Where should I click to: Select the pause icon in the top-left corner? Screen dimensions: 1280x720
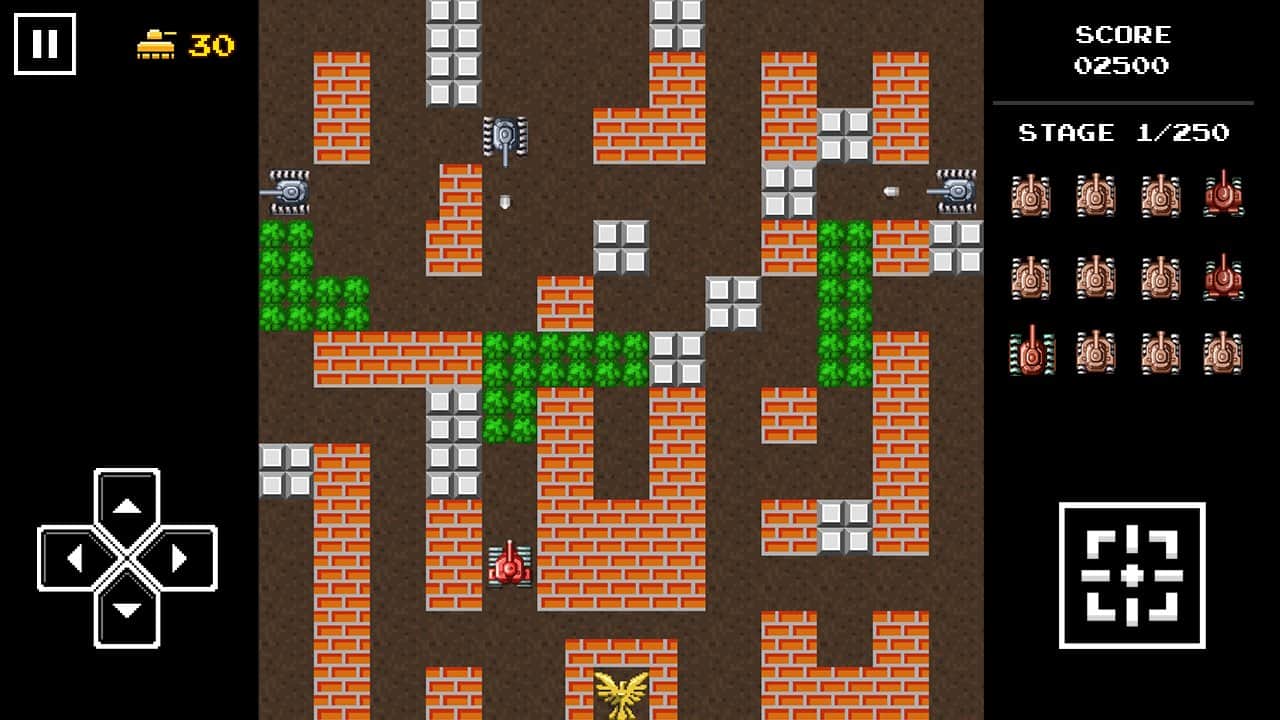[45, 42]
